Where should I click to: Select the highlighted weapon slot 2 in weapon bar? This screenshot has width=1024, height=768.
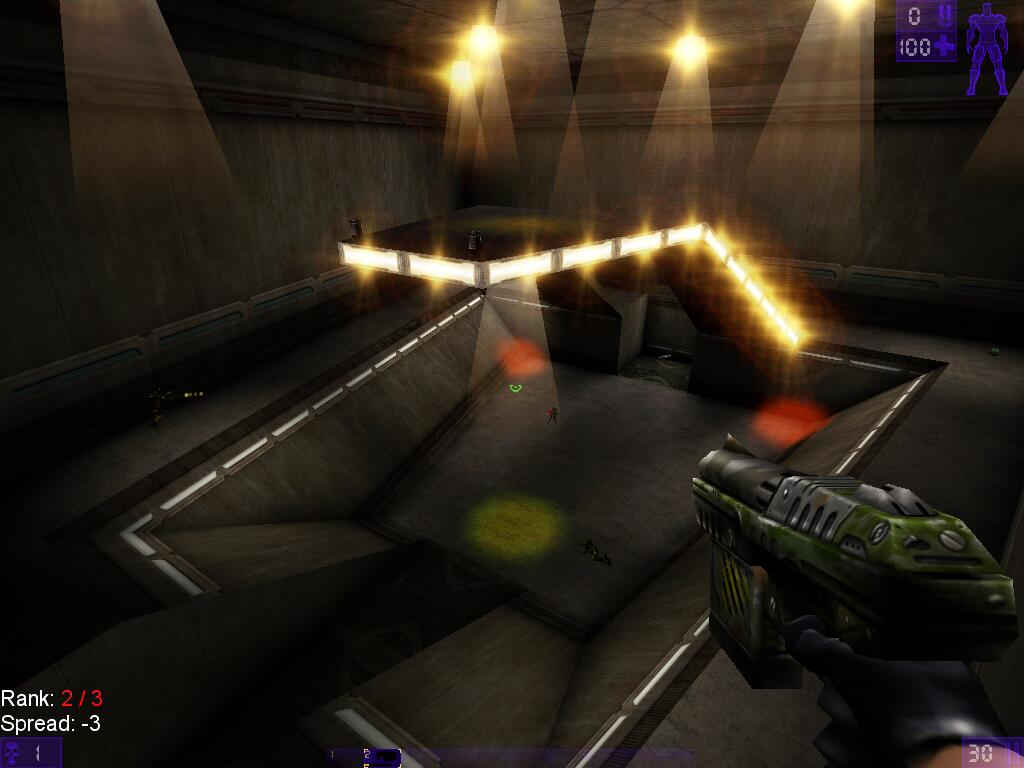380,757
